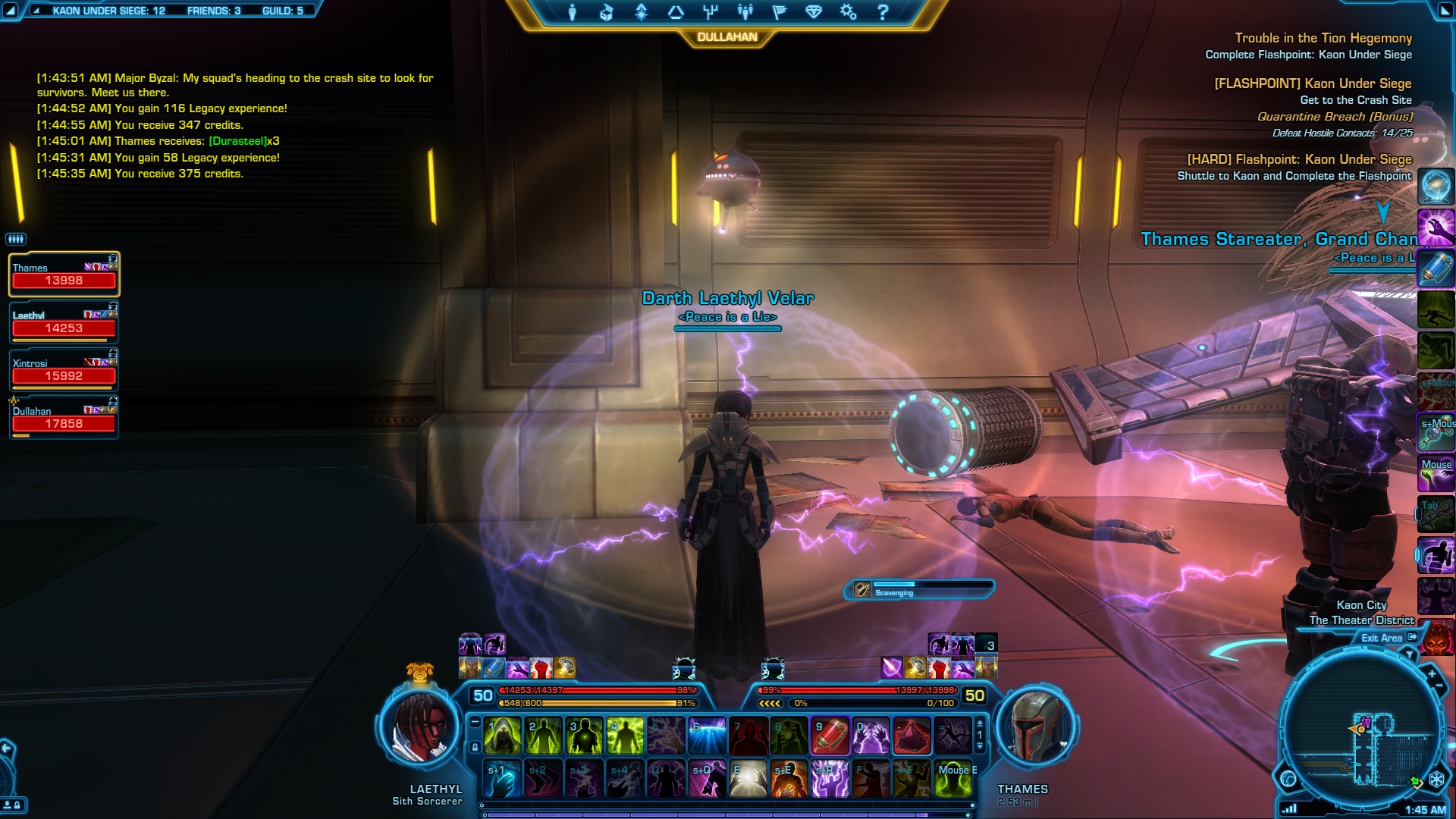Open the minimap filter funnel button
The image size is (1456, 819).
point(1410,654)
